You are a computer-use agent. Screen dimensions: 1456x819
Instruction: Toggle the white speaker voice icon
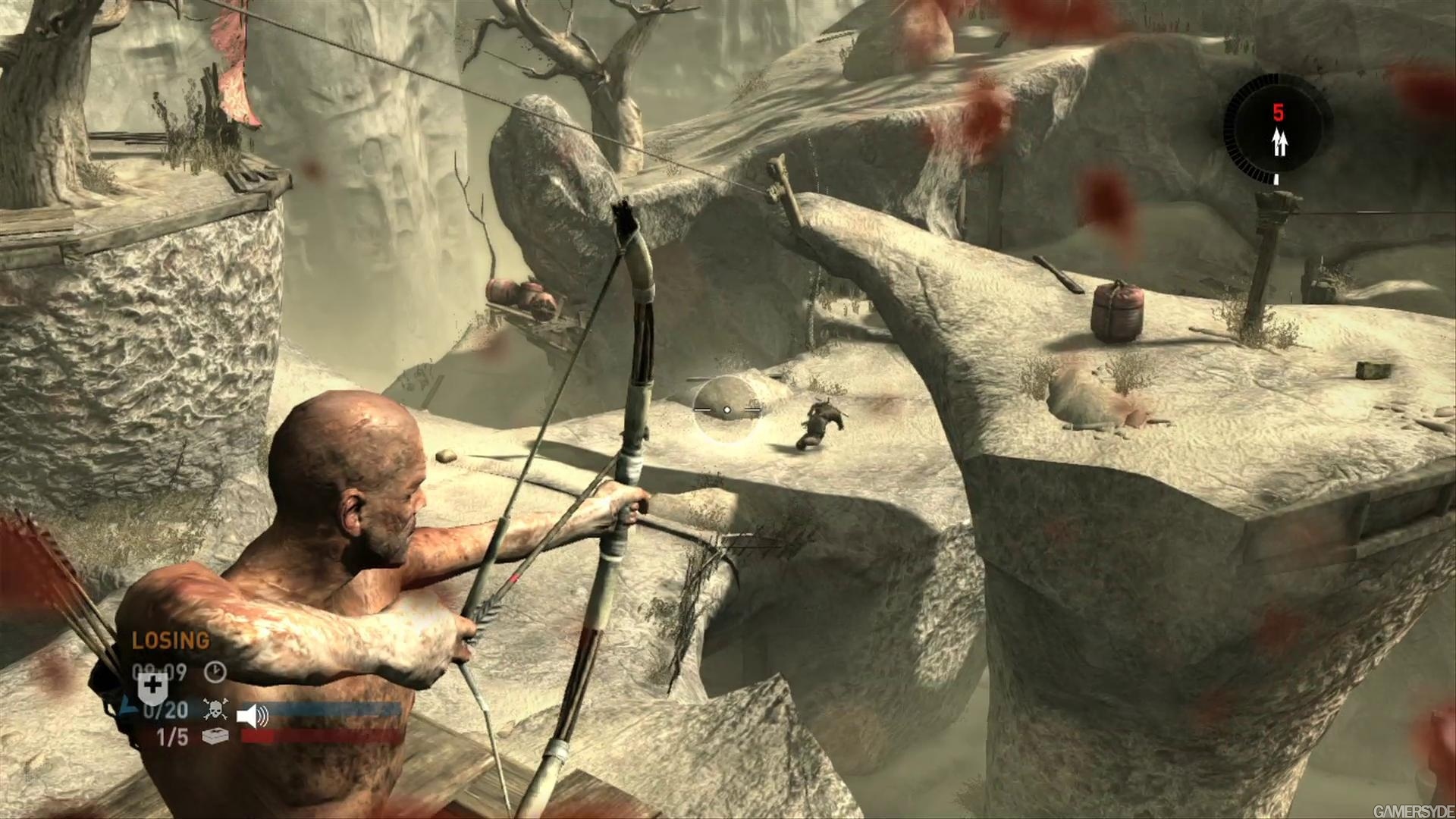pos(253,714)
